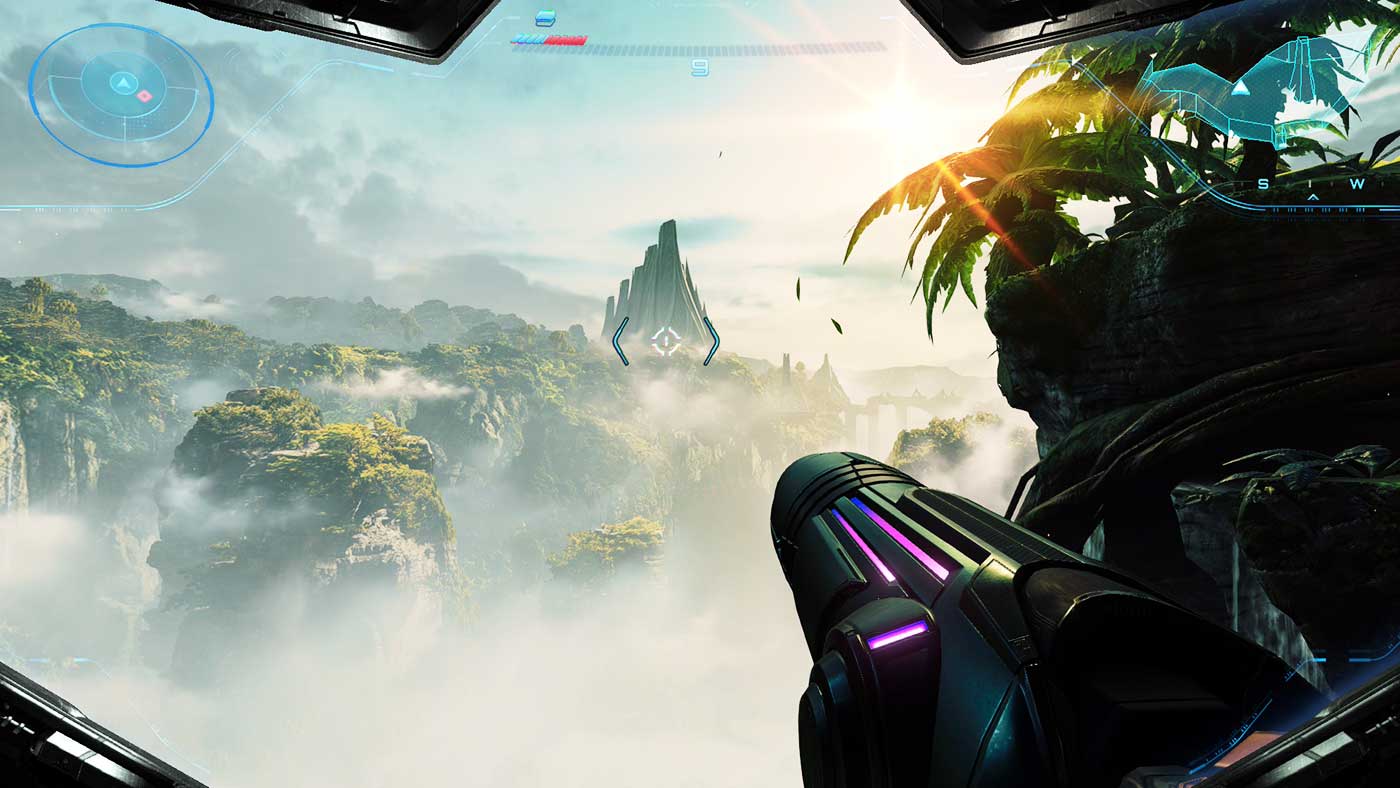This screenshot has width=1400, height=788.
Task: Select the left chevron bracket beside the crosshair
Action: coord(618,341)
